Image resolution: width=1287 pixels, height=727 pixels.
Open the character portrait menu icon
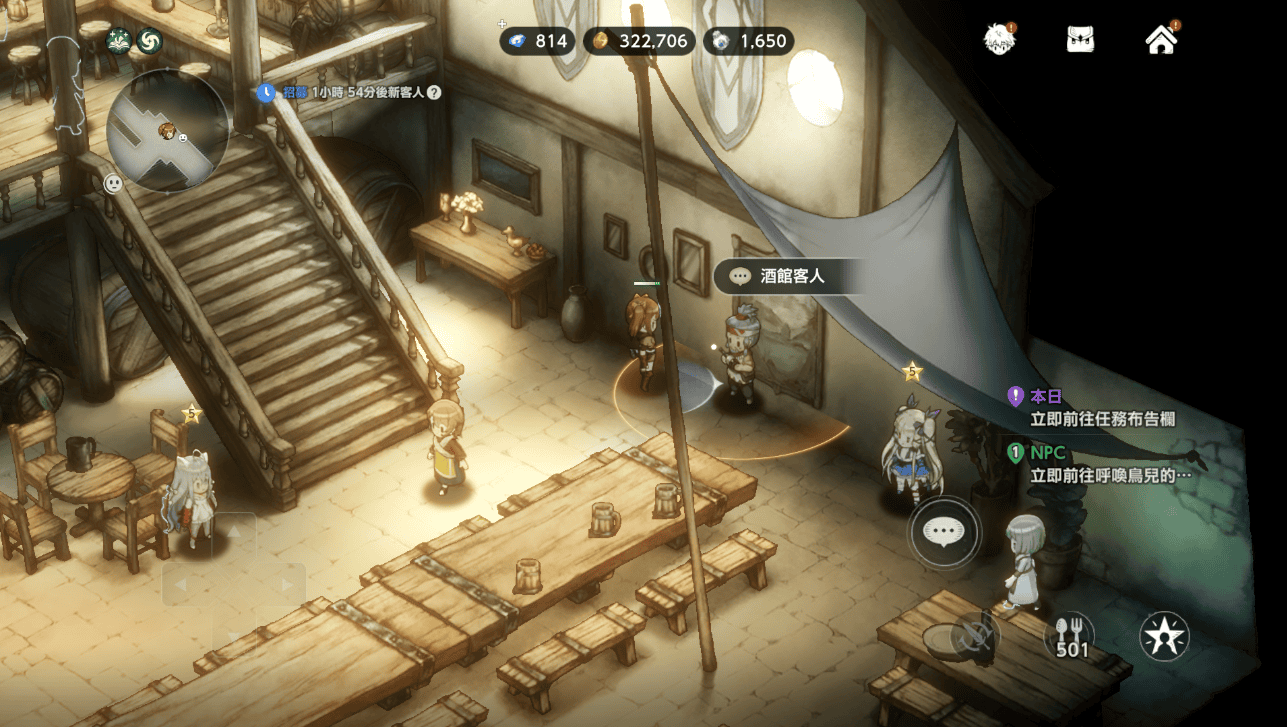998,39
